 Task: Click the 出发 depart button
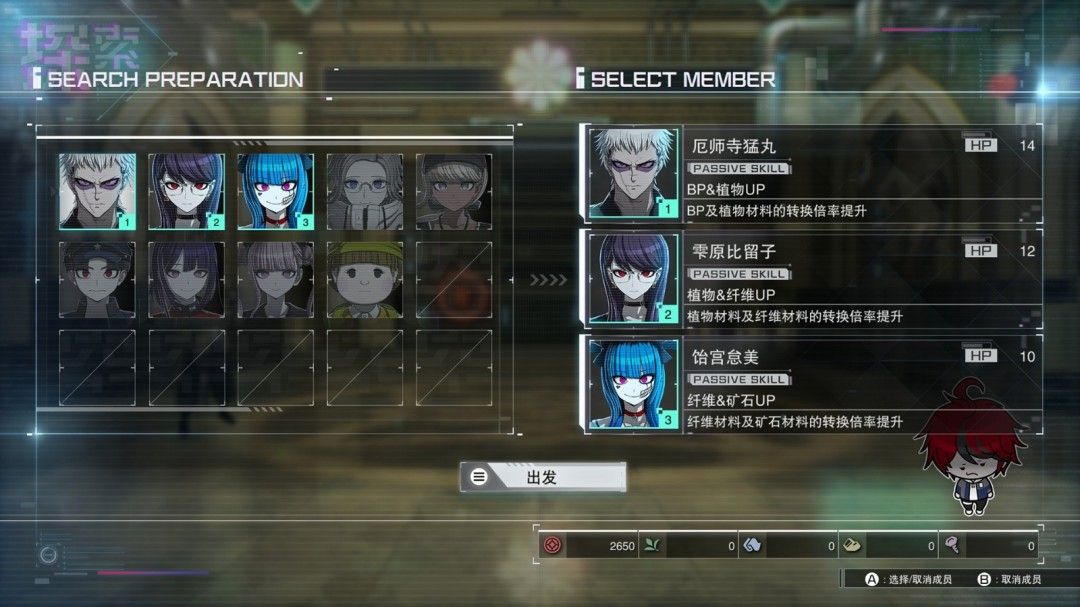click(543, 477)
